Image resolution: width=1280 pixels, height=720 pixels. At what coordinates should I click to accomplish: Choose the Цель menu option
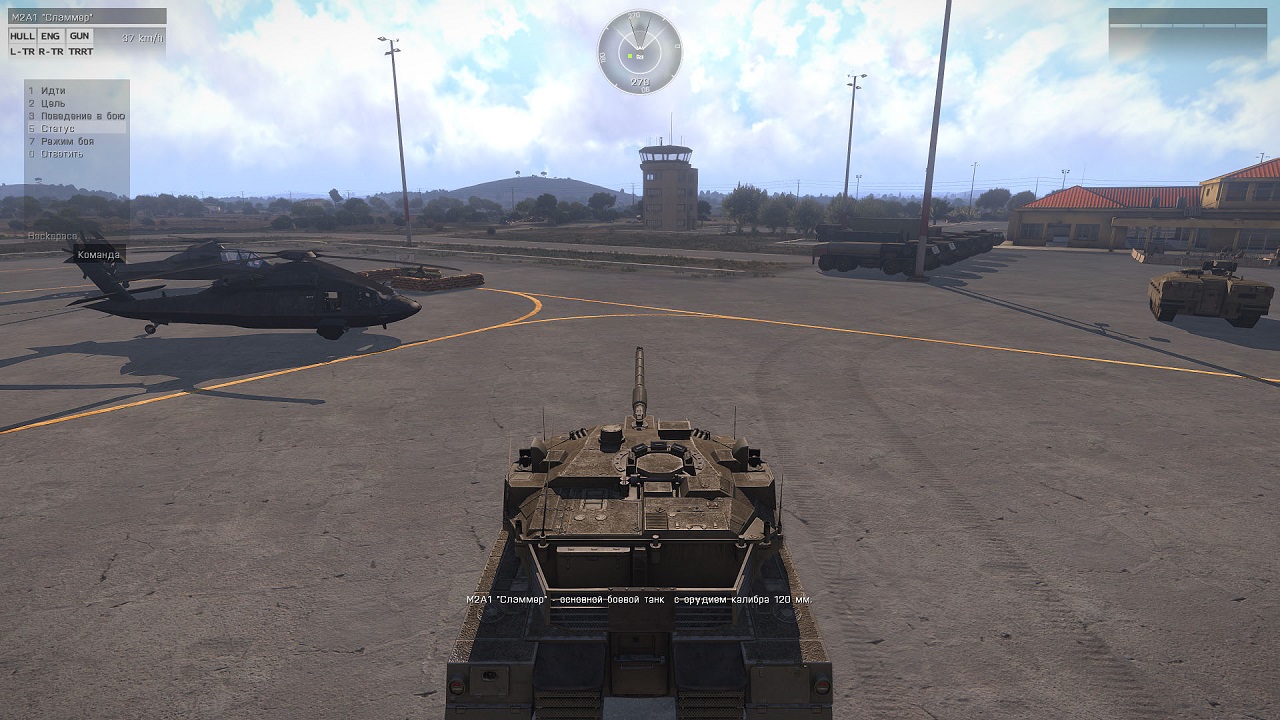[54, 104]
